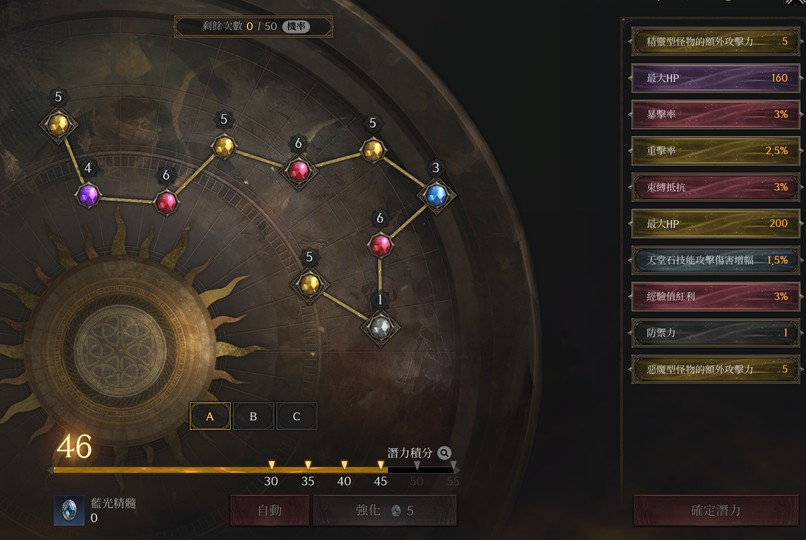Select the 束縛抵抗 3% stat row
Viewport: 806px width, 540px height.
point(715,187)
